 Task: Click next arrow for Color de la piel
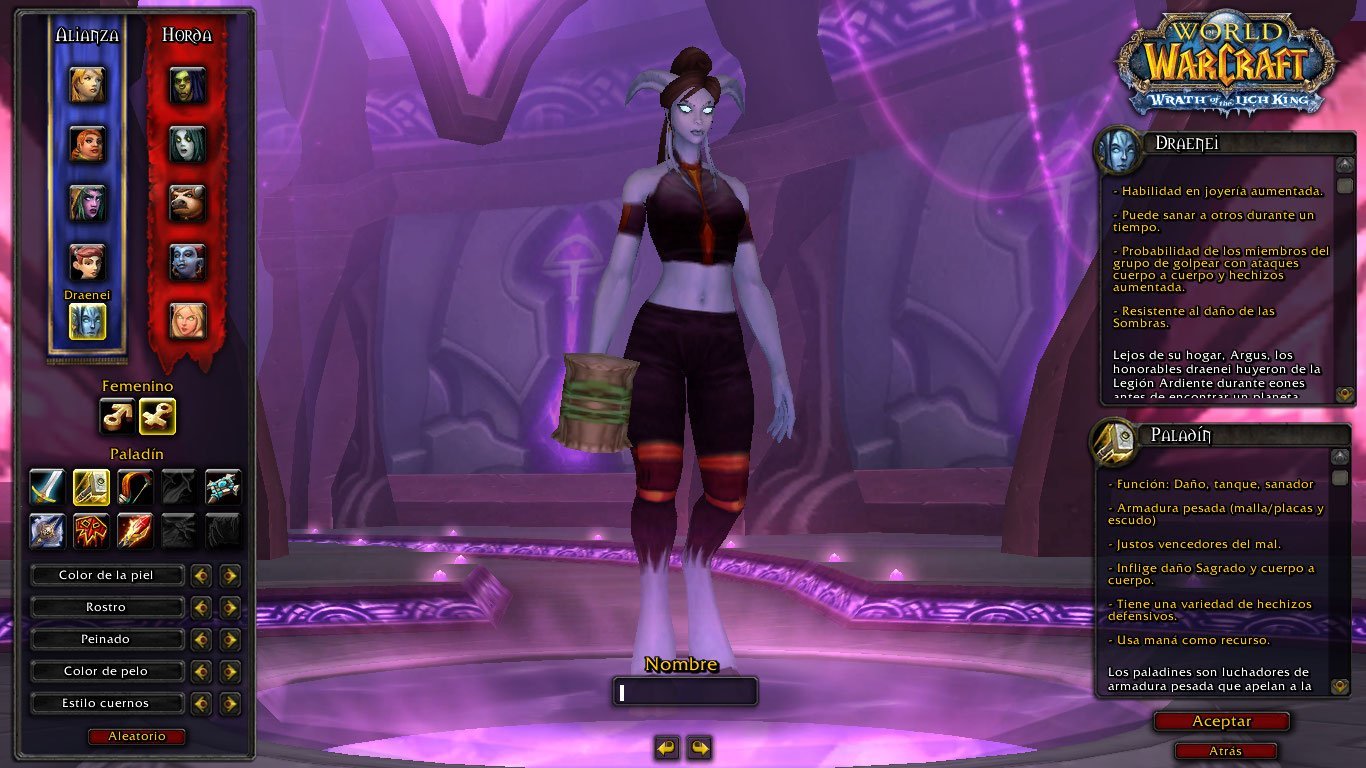point(231,575)
